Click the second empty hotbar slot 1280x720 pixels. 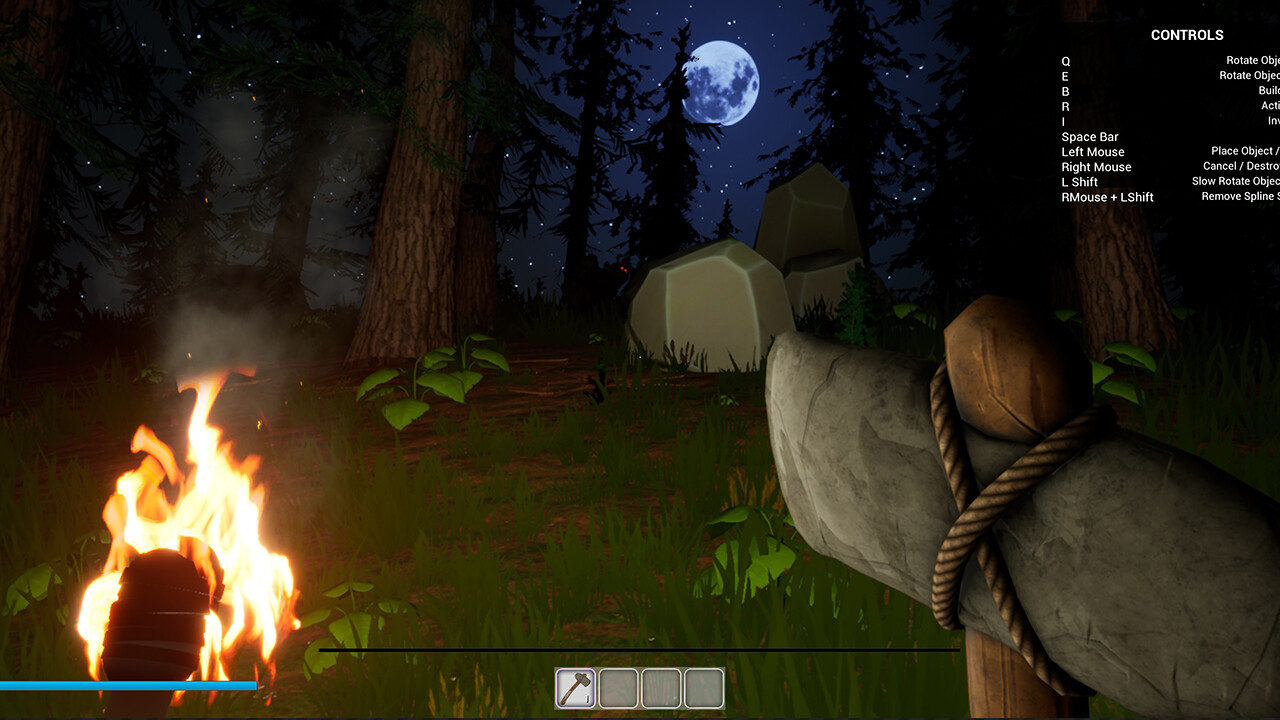click(x=618, y=686)
